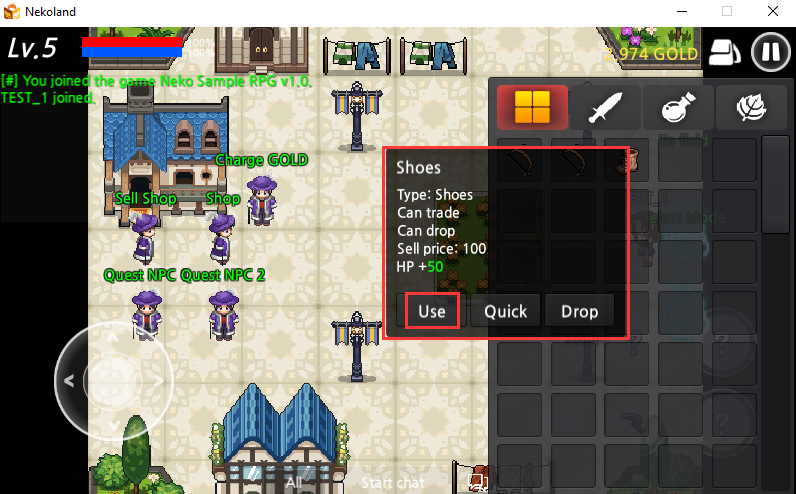Switch to the all-items grid tab
This screenshot has width=796, height=494.
click(532, 108)
